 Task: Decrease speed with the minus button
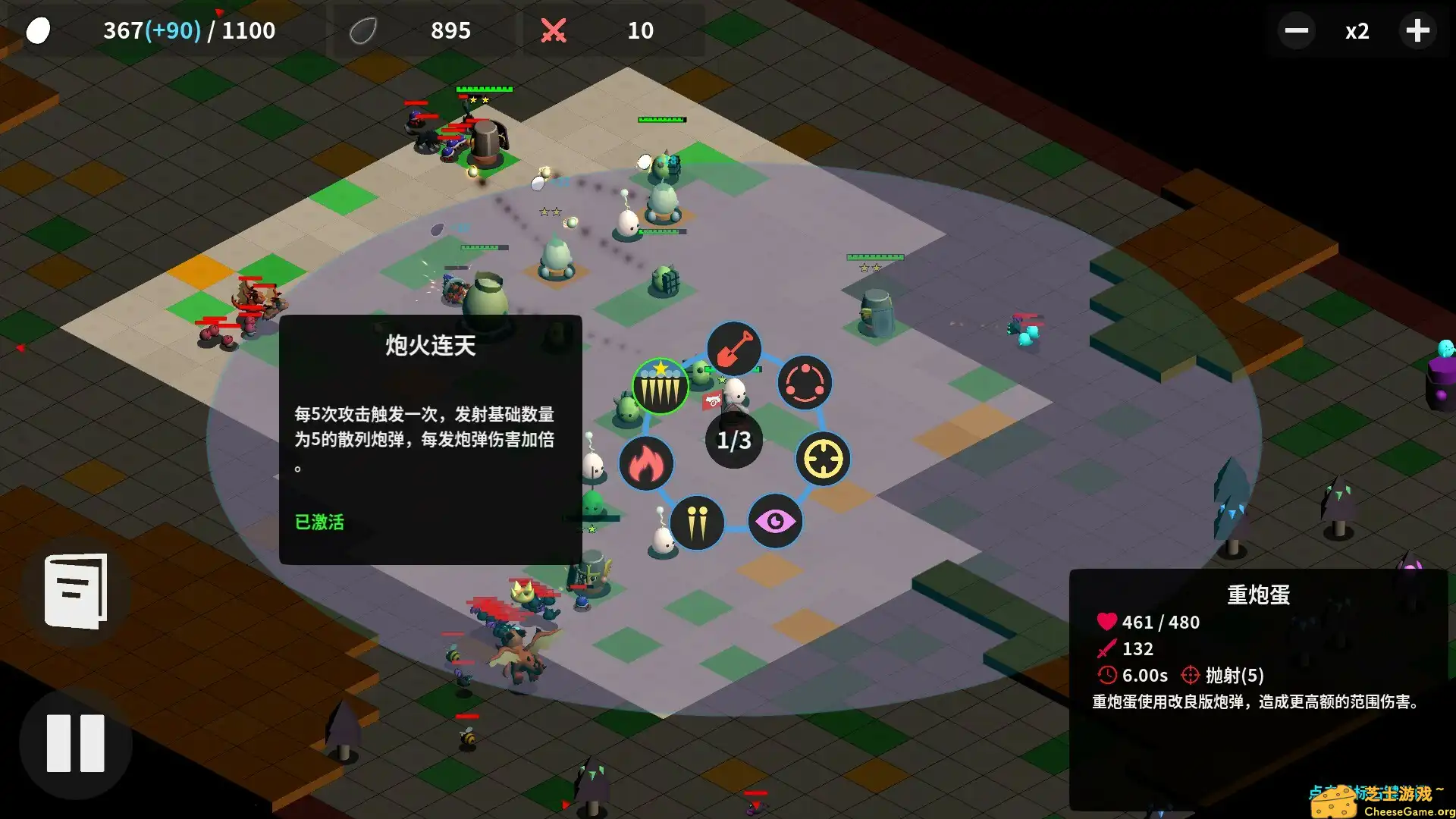1296,31
